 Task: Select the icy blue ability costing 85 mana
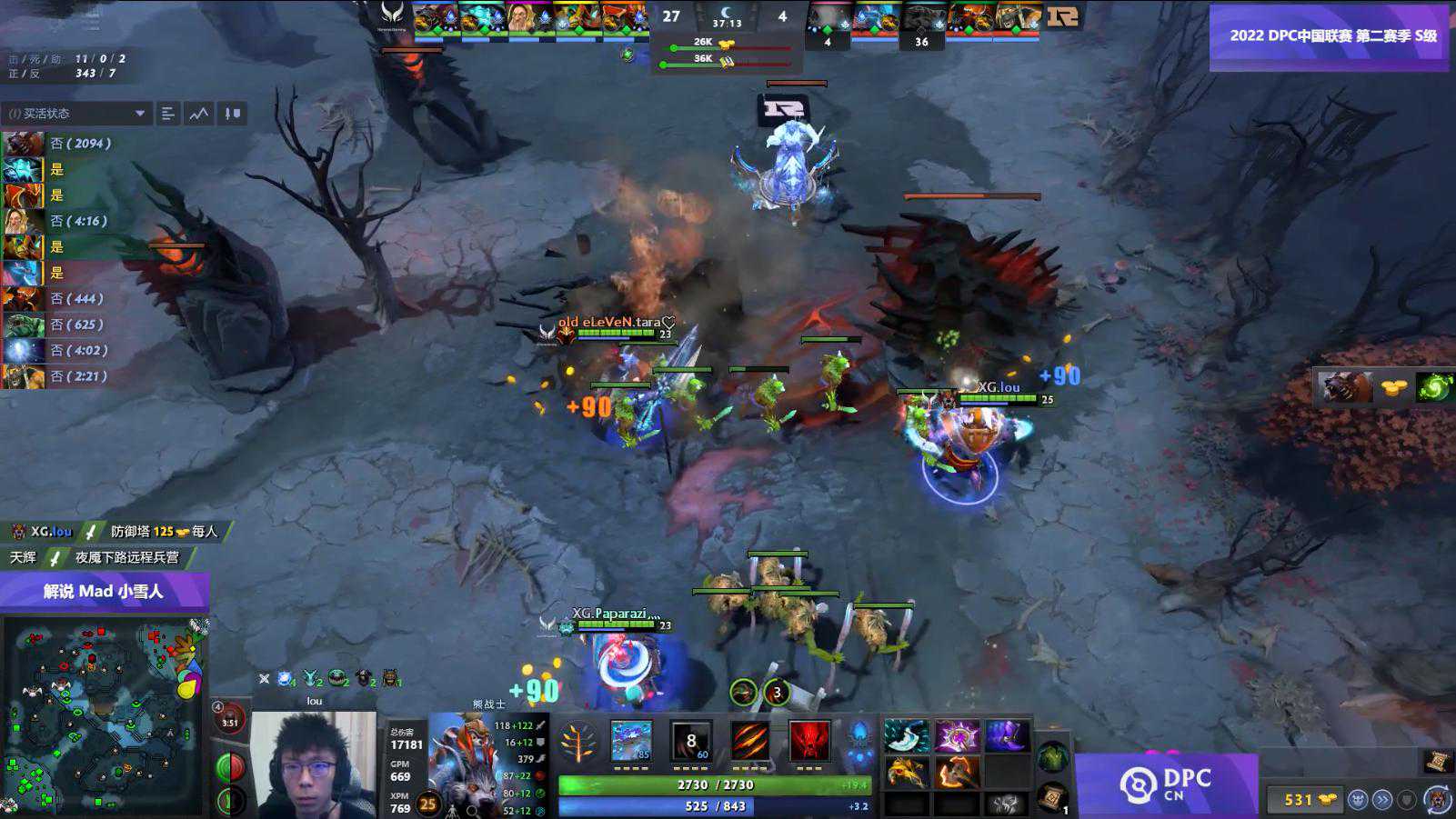631,741
